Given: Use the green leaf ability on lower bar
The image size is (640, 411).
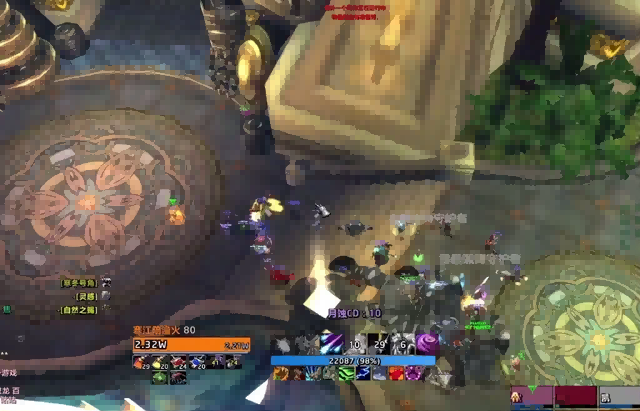Looking at the screenshot, I should (346, 373).
